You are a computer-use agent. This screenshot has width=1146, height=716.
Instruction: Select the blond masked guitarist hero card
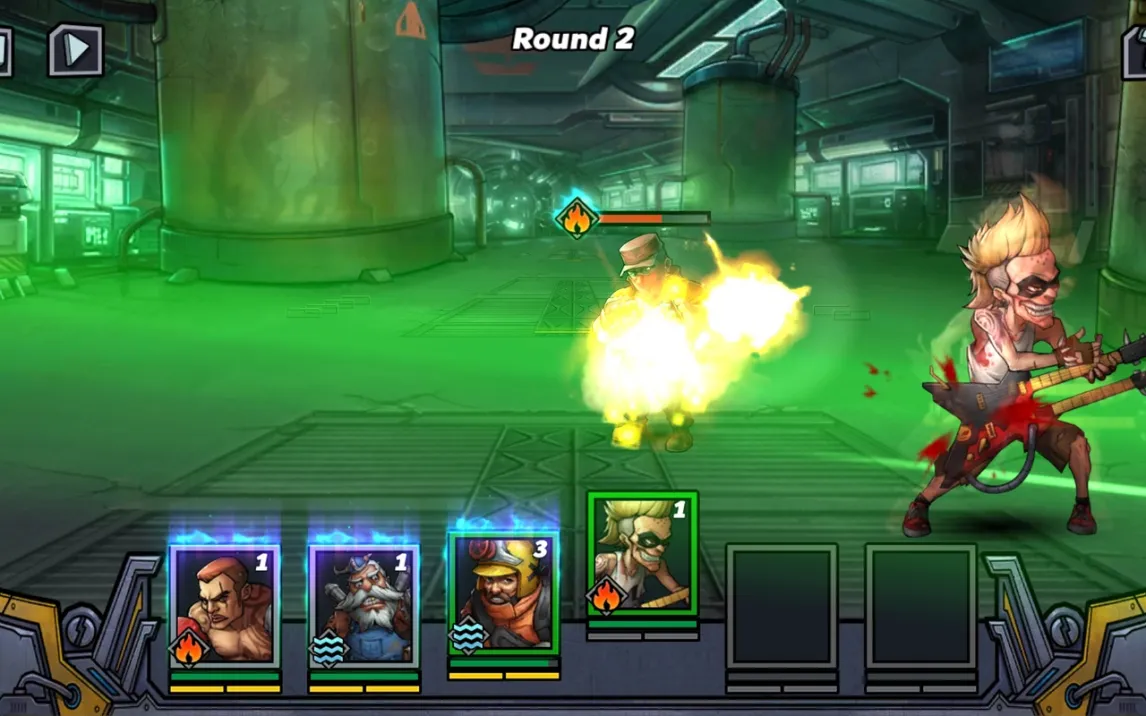[x=642, y=554]
